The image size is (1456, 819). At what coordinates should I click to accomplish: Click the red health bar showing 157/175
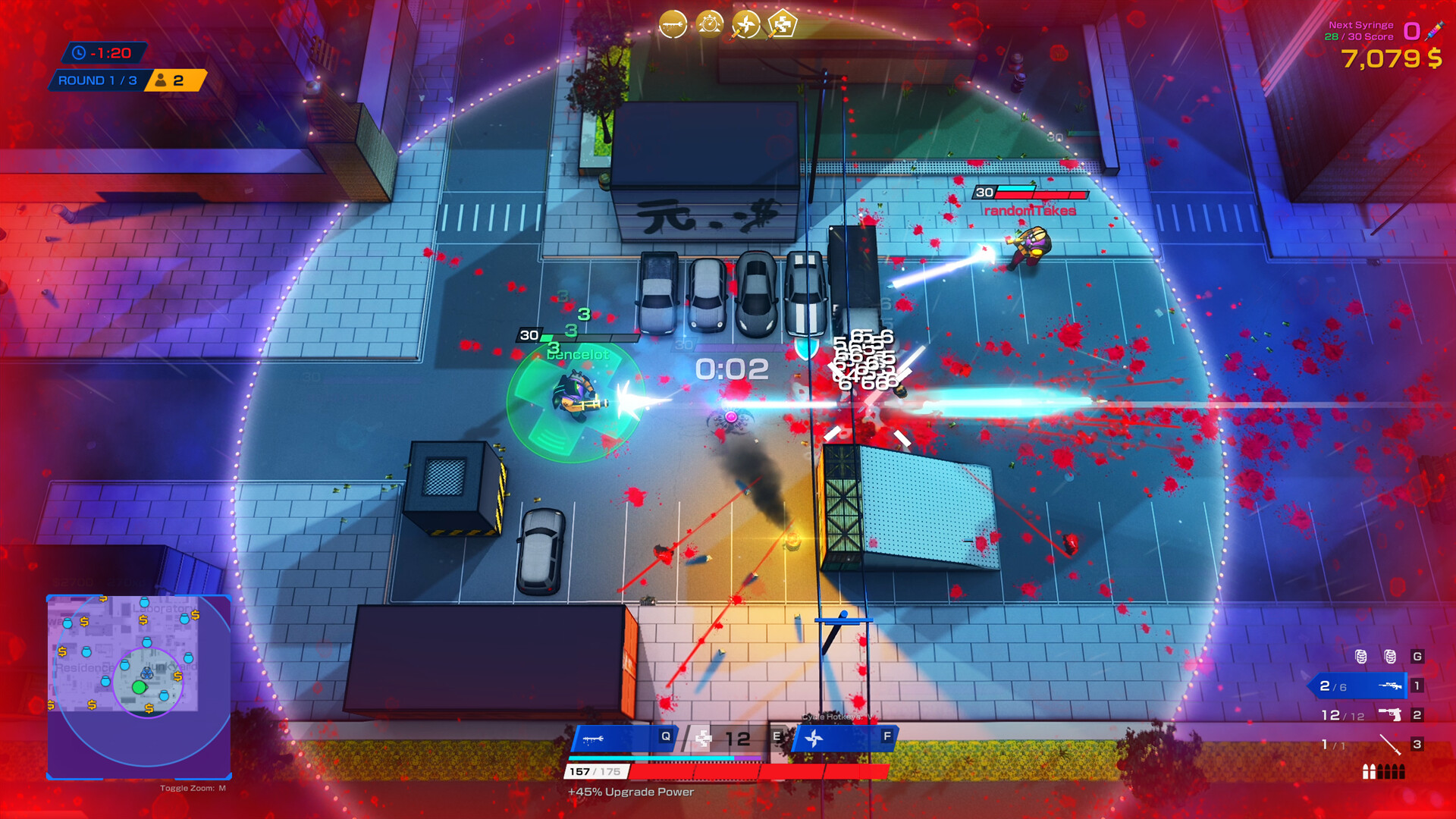tap(596, 773)
